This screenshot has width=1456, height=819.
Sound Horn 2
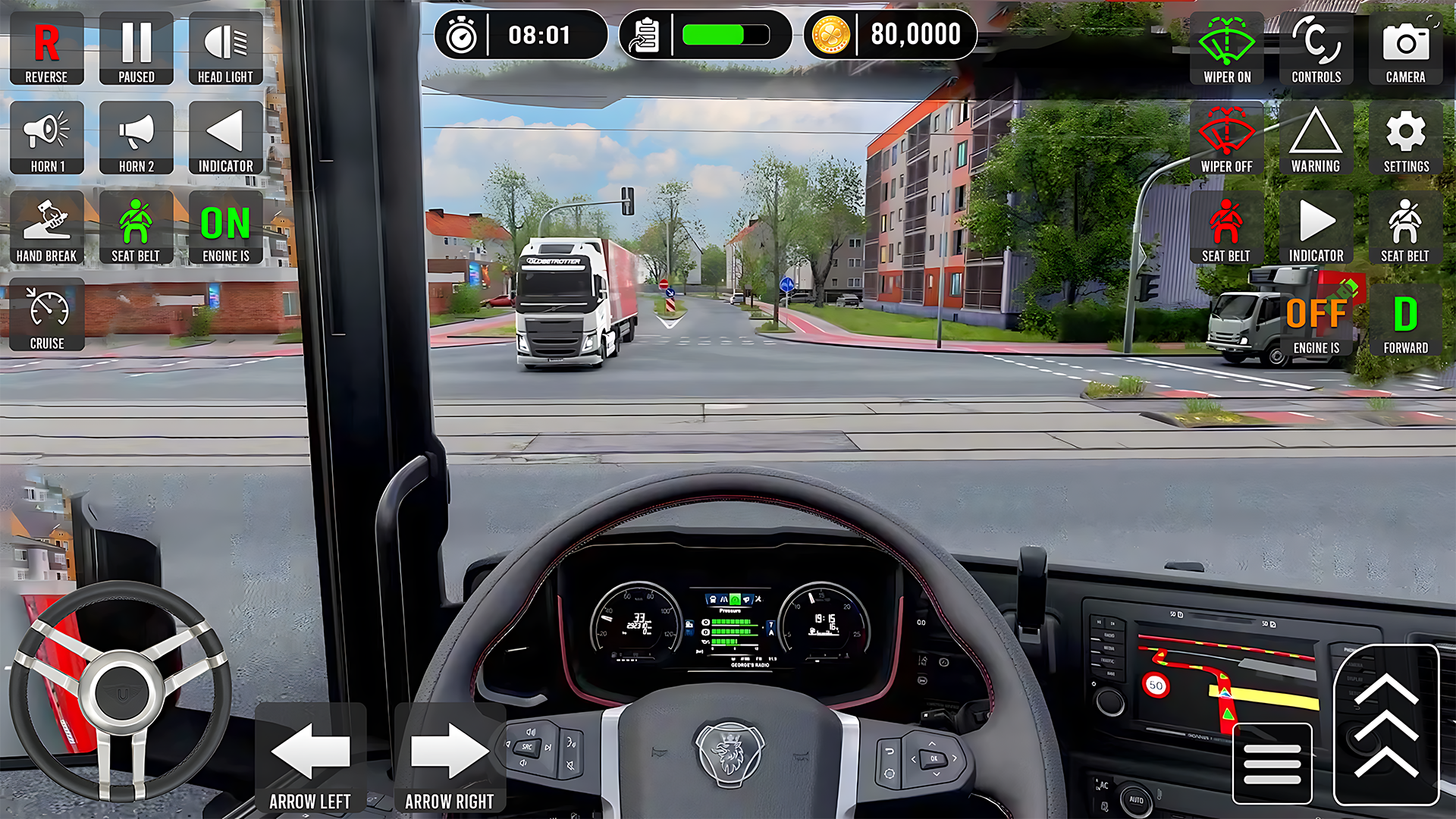(x=136, y=138)
